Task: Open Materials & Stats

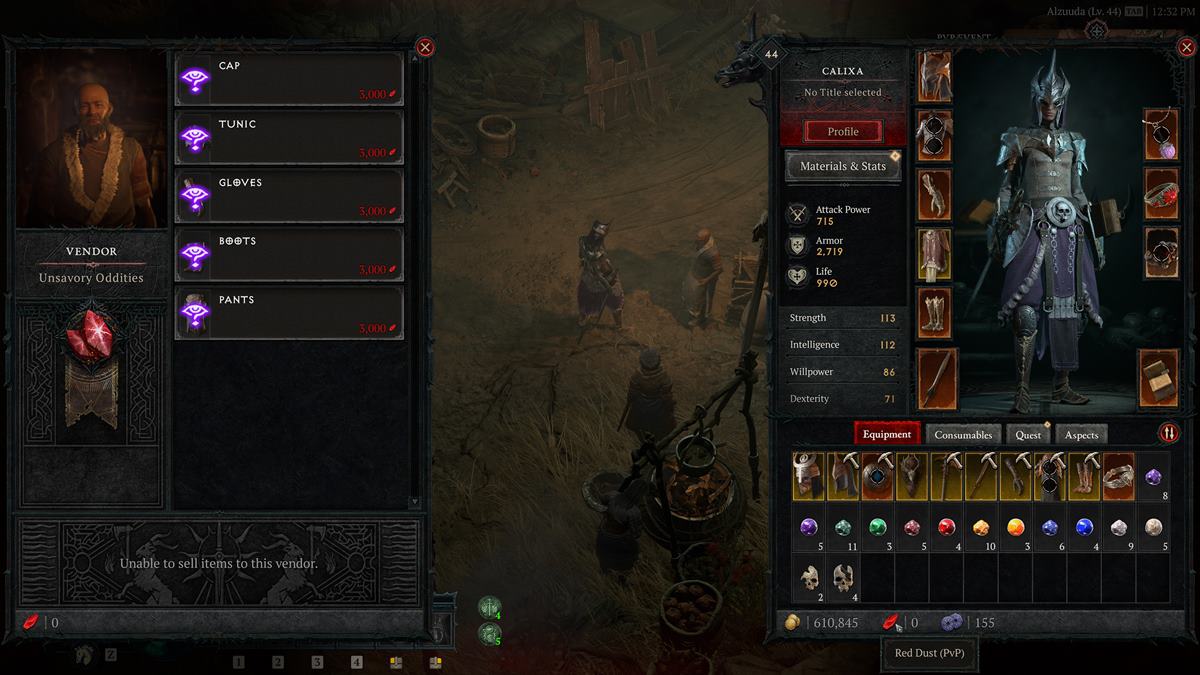Action: (x=842, y=166)
